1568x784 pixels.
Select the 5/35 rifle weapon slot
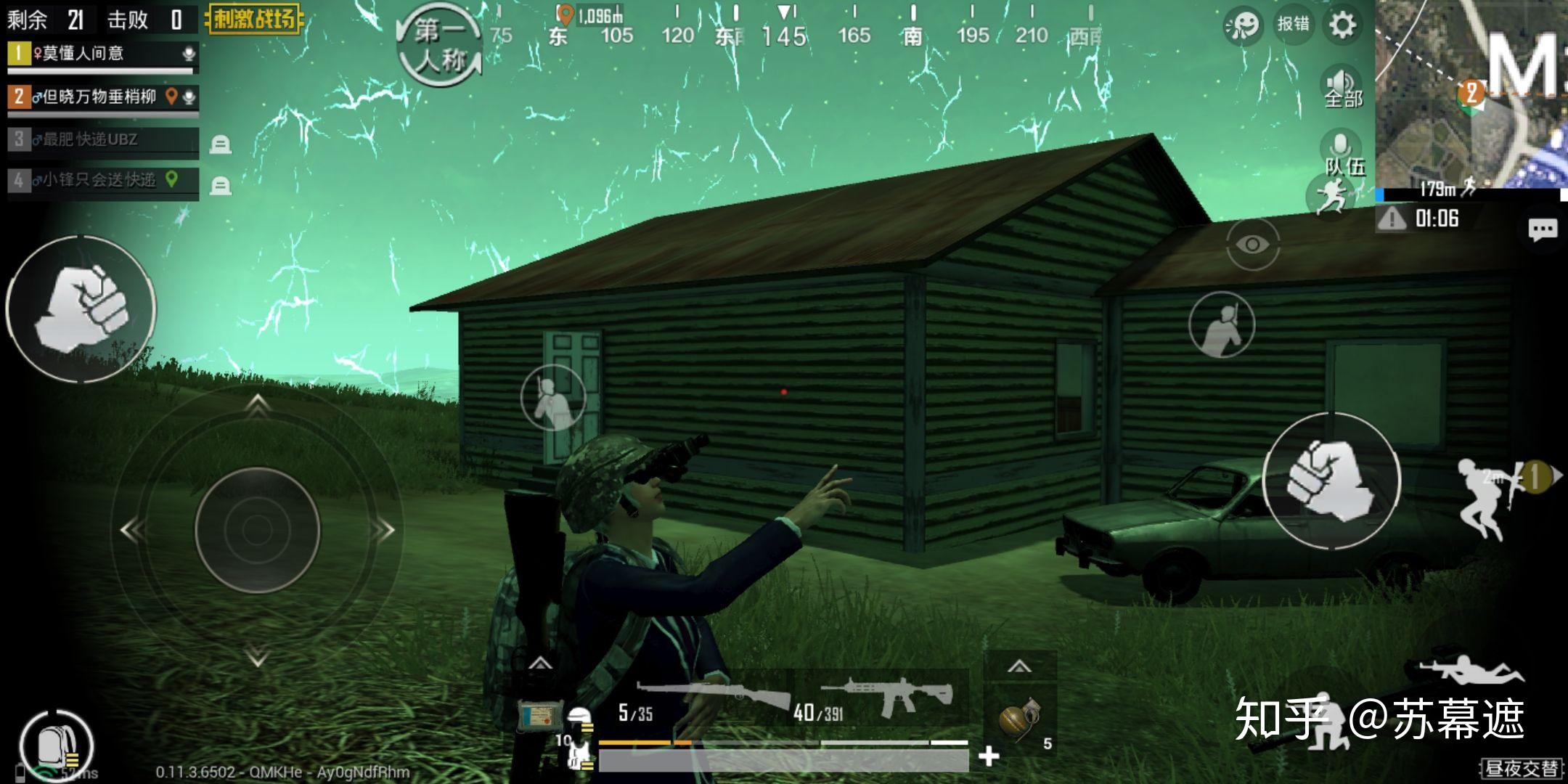coord(704,701)
